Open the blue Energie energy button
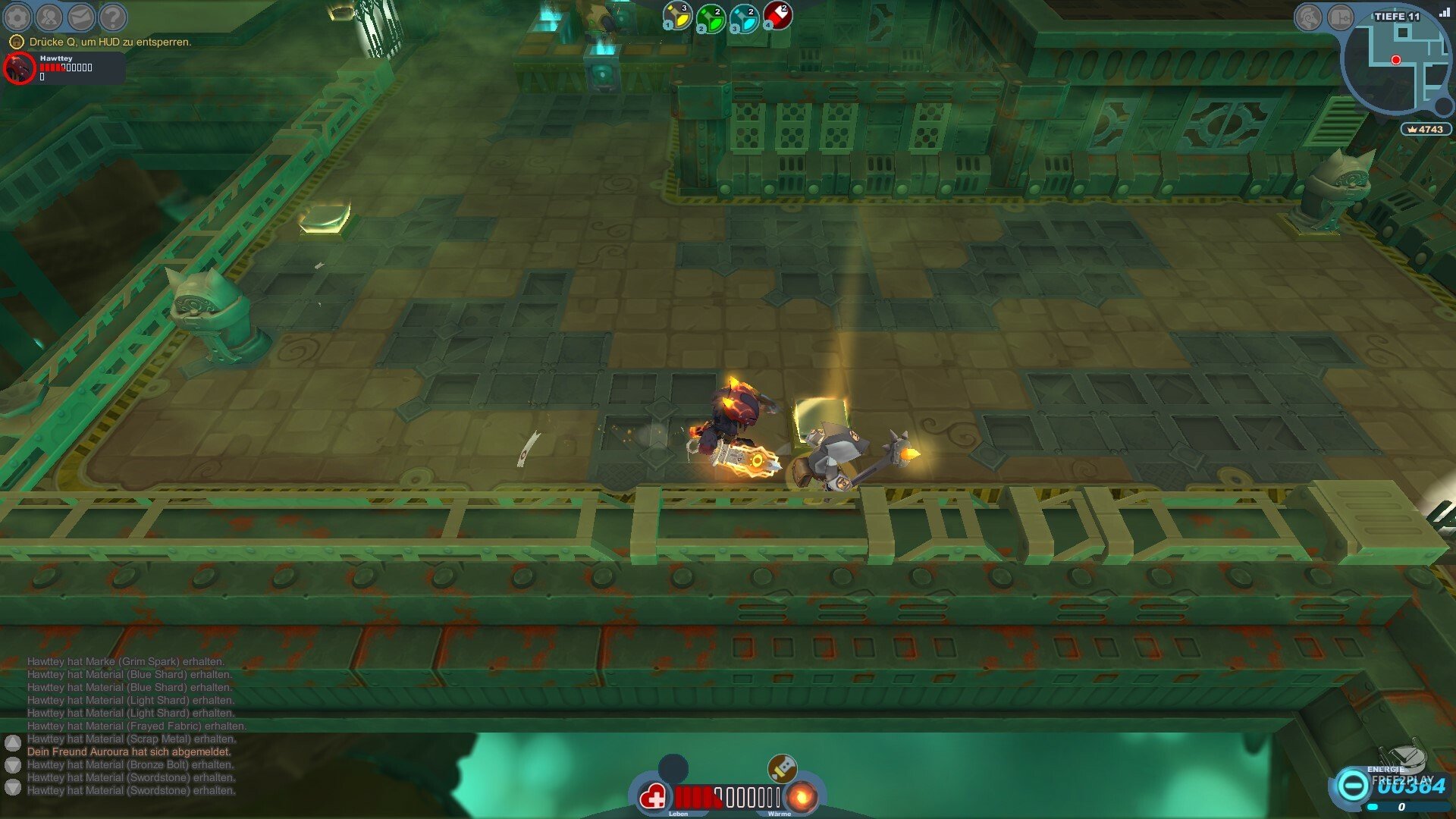The image size is (1456, 819). pyautogui.click(x=1352, y=785)
